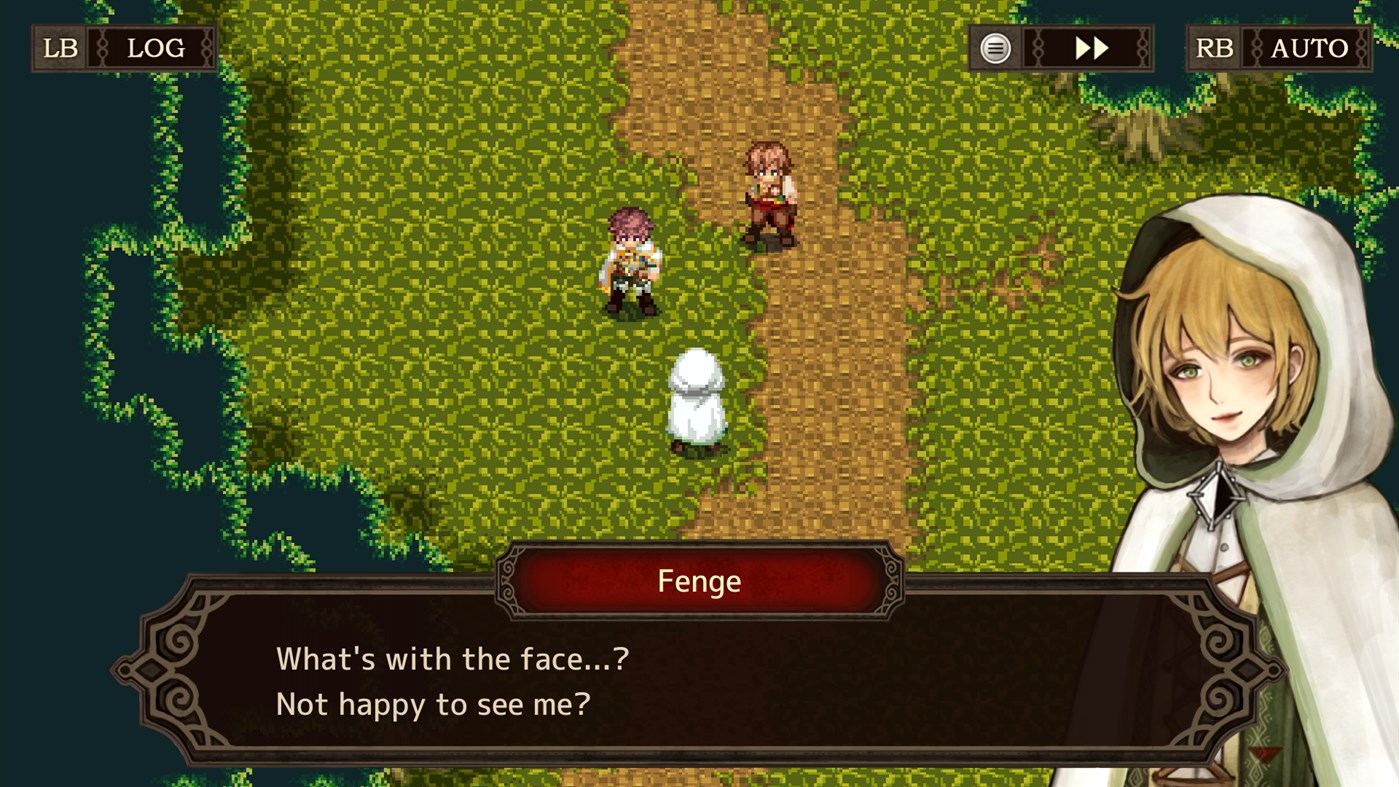Select the top-right AUTO control group
The image size is (1399, 787).
1277,47
